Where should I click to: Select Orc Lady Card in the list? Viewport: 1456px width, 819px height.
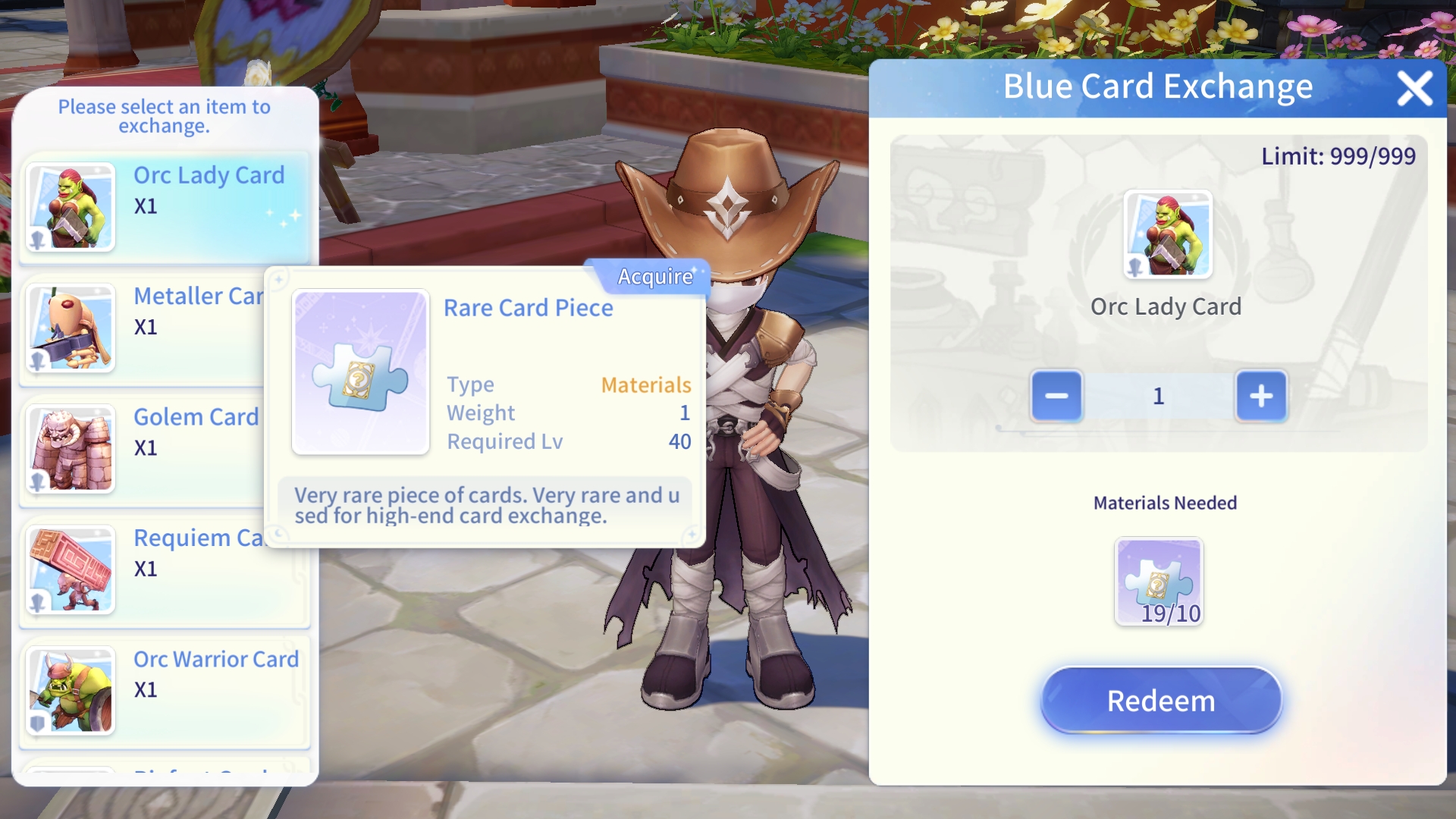(x=164, y=206)
